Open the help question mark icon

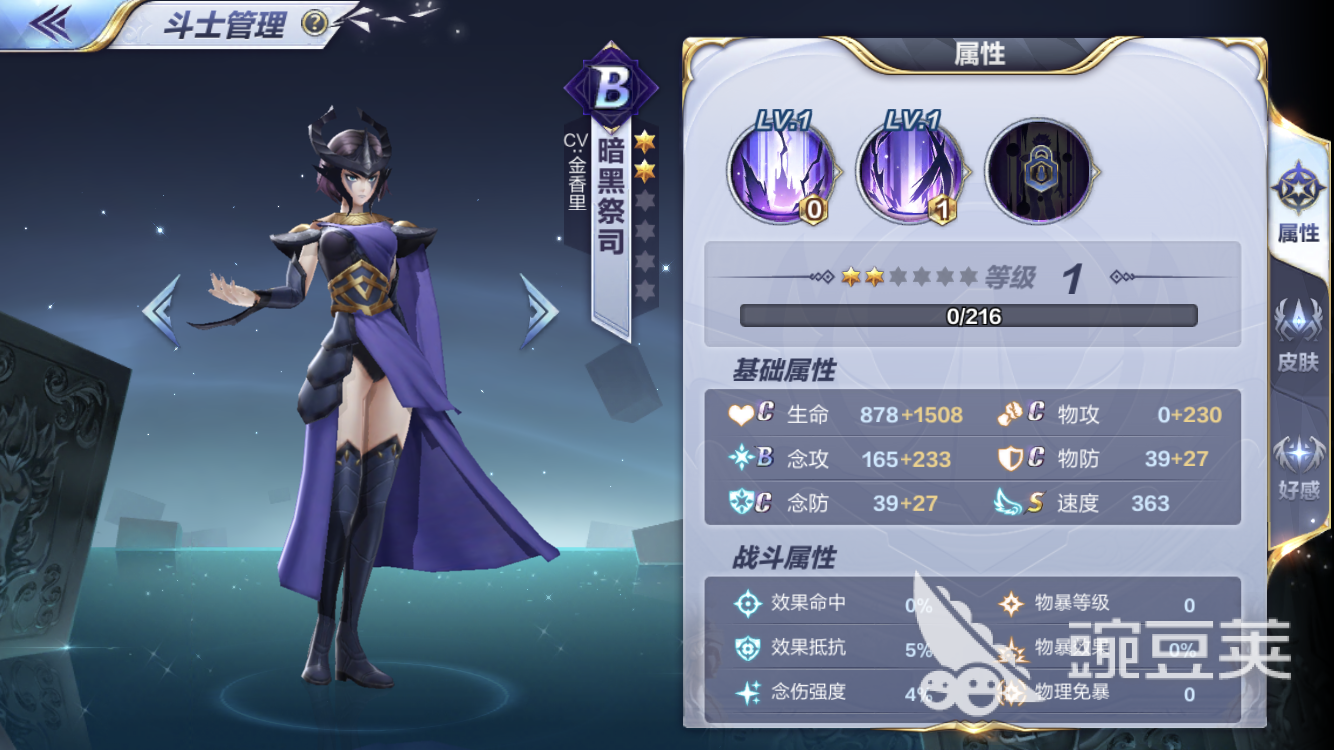tap(314, 22)
